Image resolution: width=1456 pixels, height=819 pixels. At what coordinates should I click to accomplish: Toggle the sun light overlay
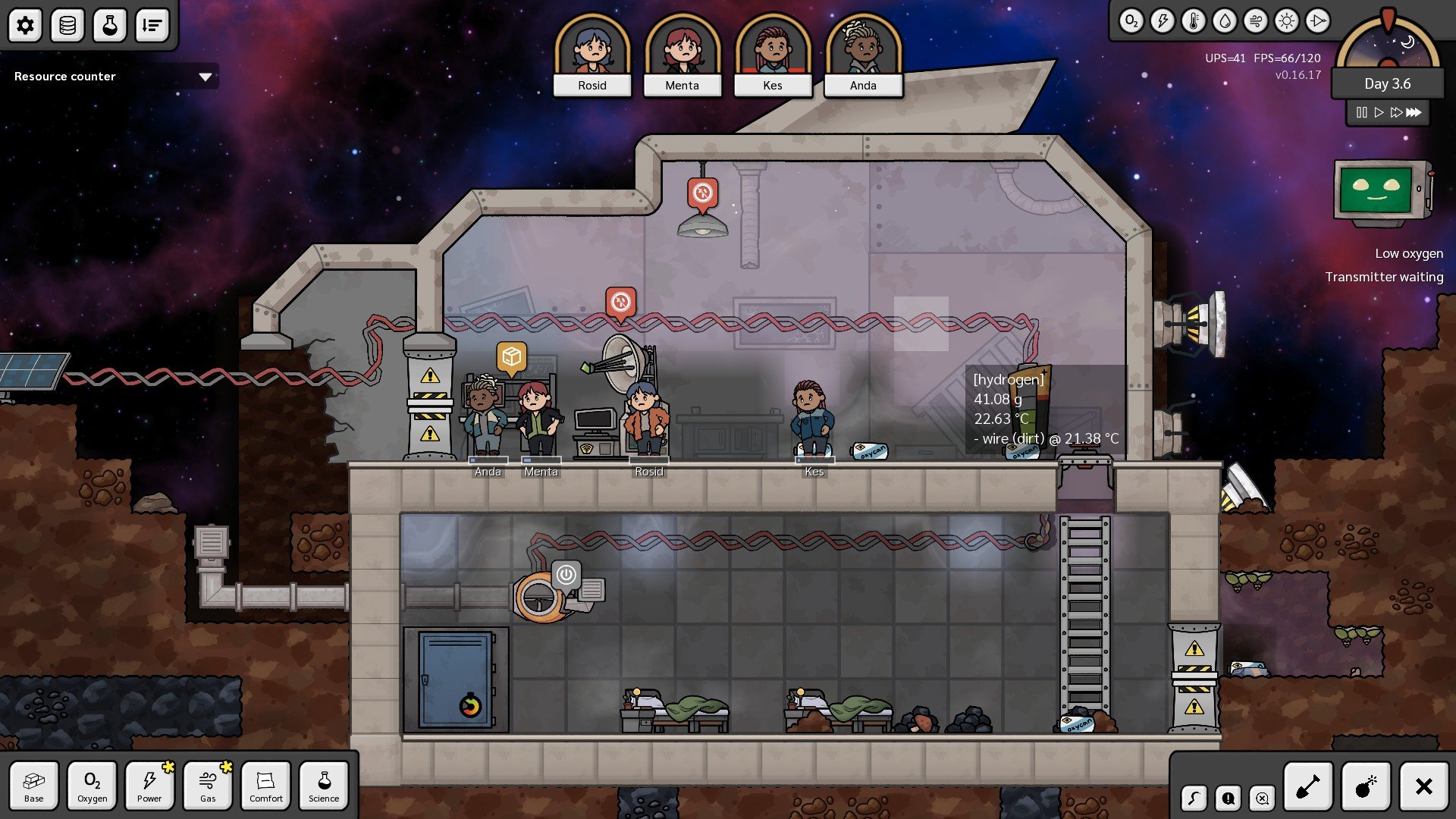[x=1287, y=21]
